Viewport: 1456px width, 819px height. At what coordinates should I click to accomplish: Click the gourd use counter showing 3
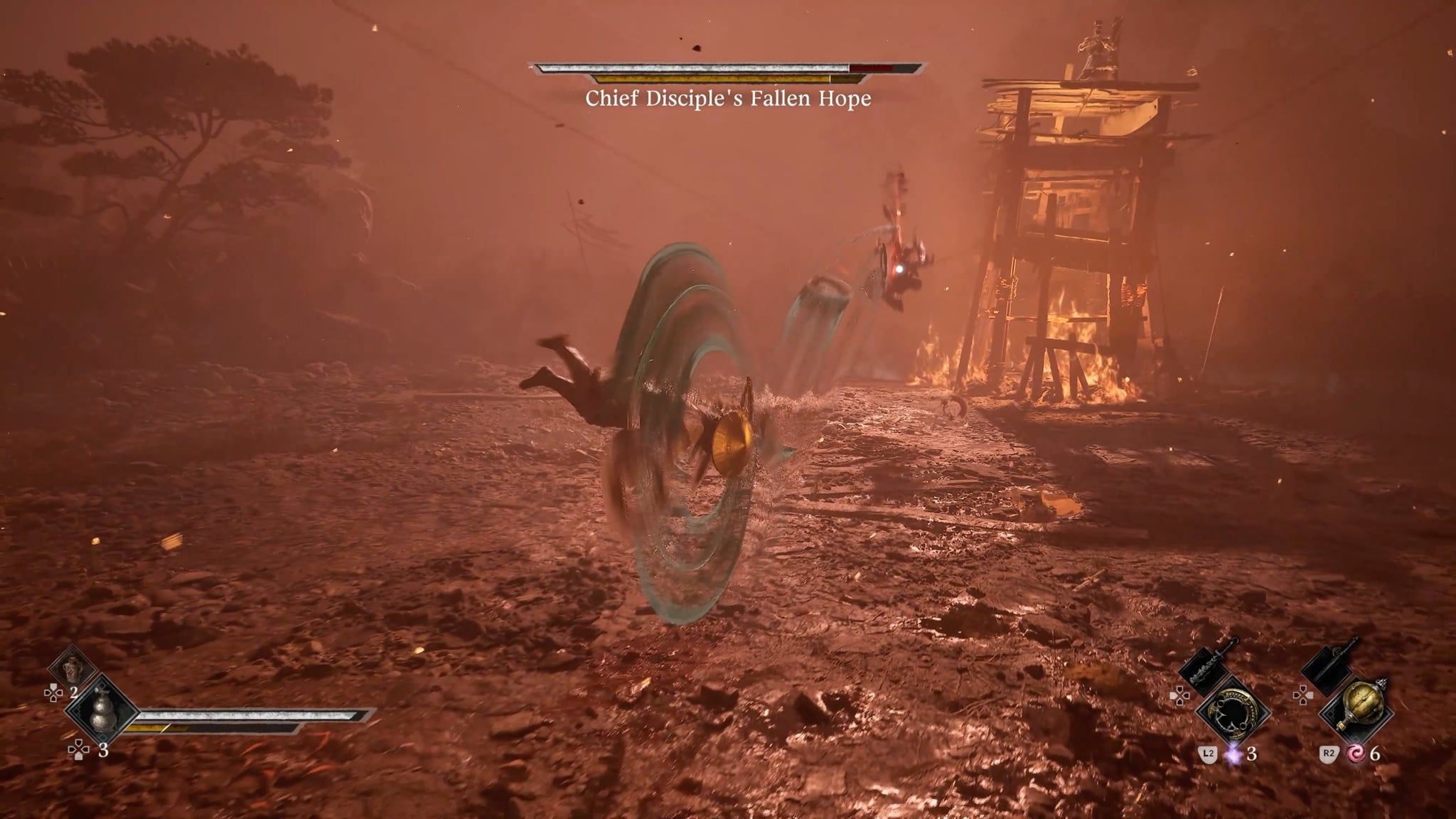coord(104,751)
